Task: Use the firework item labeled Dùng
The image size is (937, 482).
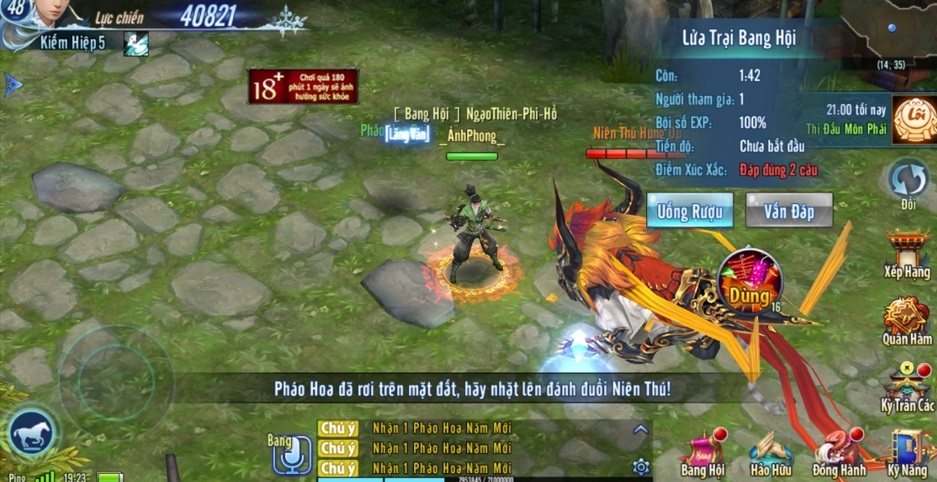Action: 750,283
